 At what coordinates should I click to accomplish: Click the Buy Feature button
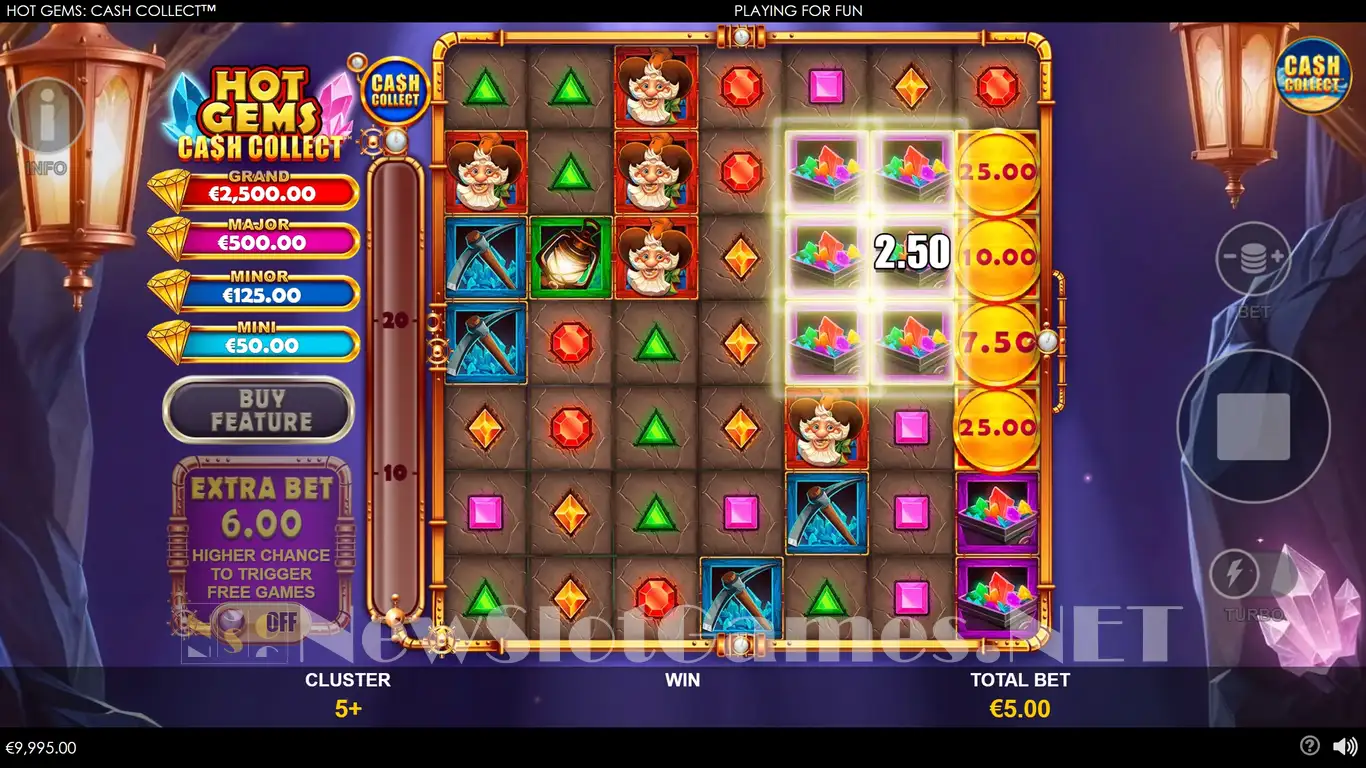(259, 410)
